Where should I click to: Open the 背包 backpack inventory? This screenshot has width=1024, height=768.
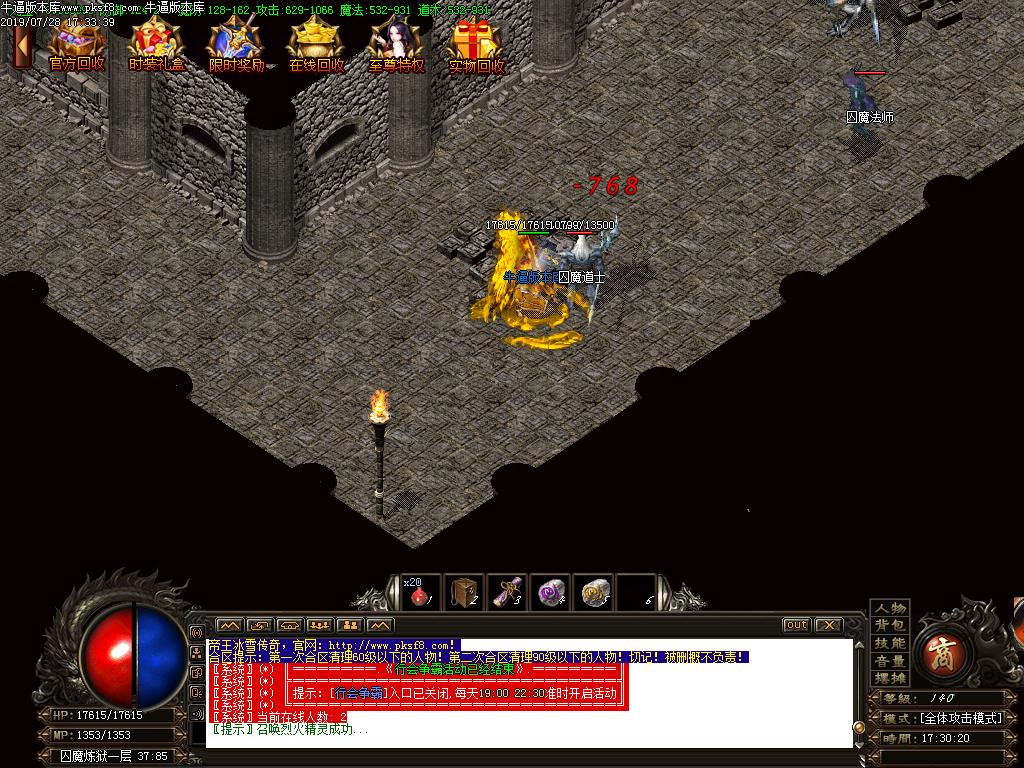[890, 625]
